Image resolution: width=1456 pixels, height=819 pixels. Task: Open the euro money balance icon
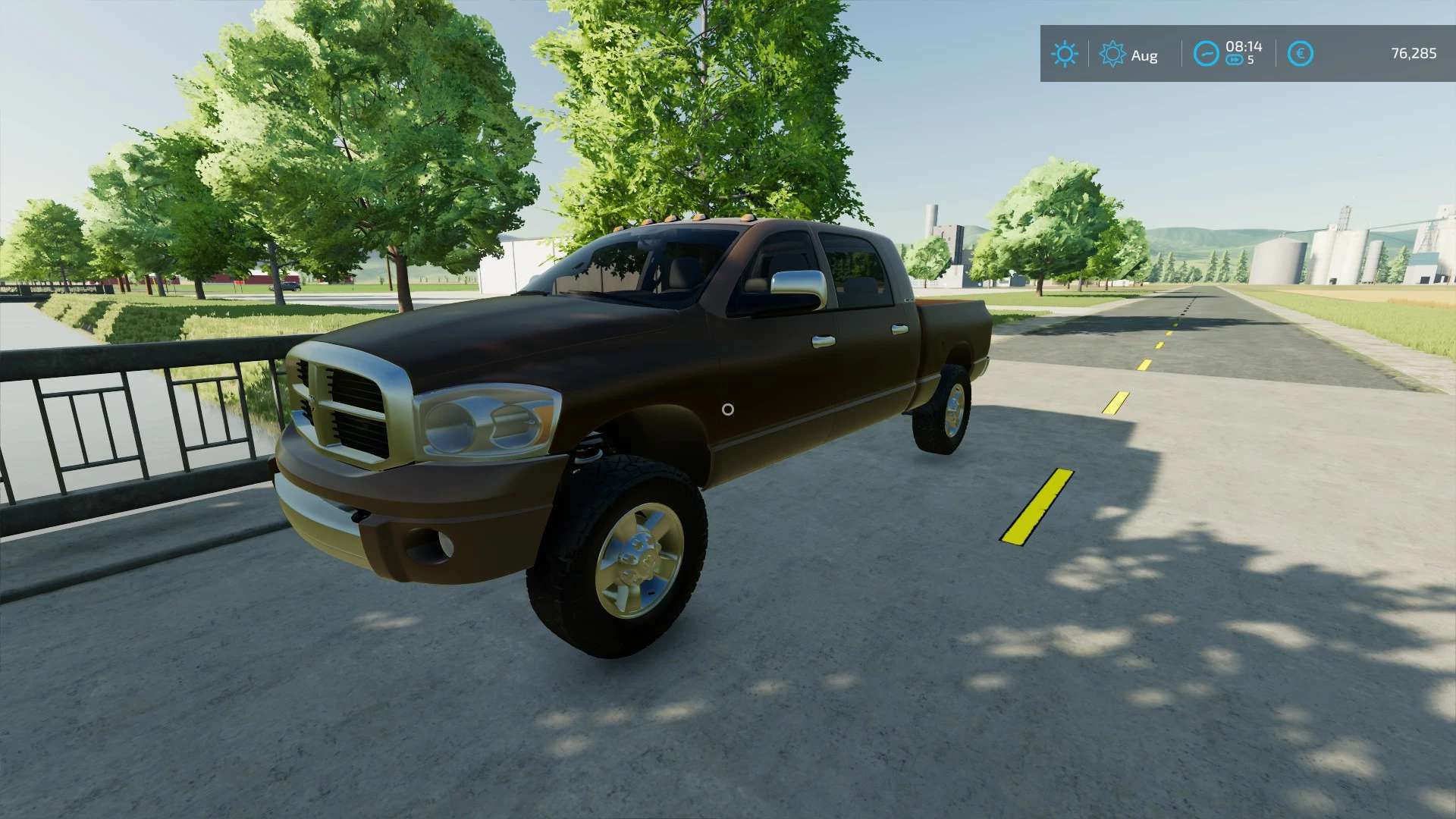pyautogui.click(x=1300, y=54)
